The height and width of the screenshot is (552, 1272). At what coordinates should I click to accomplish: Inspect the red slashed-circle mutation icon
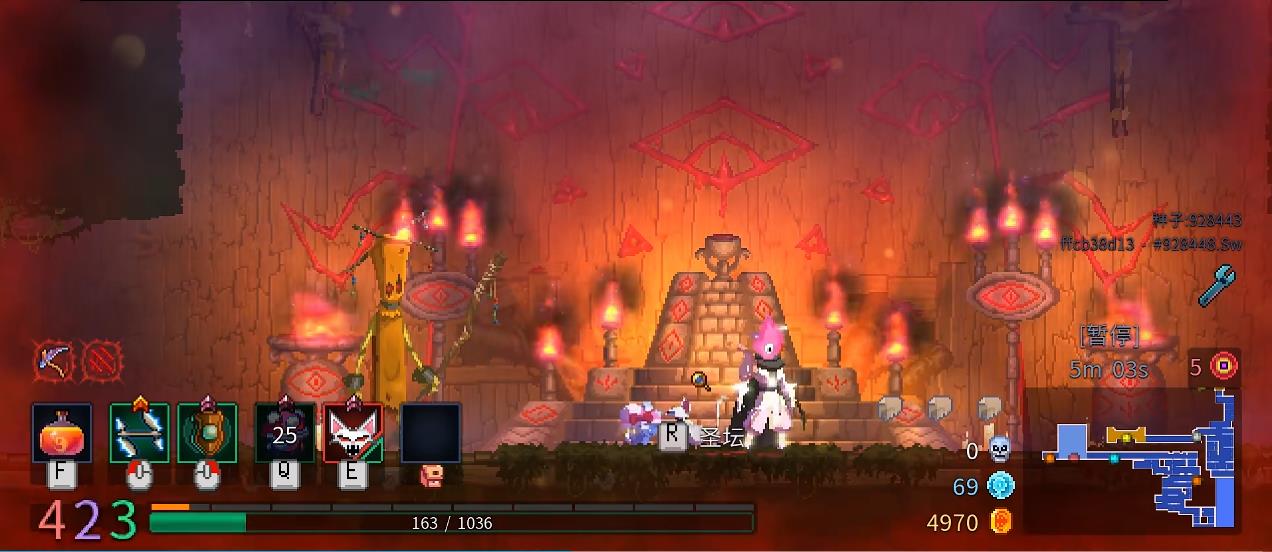click(100, 360)
